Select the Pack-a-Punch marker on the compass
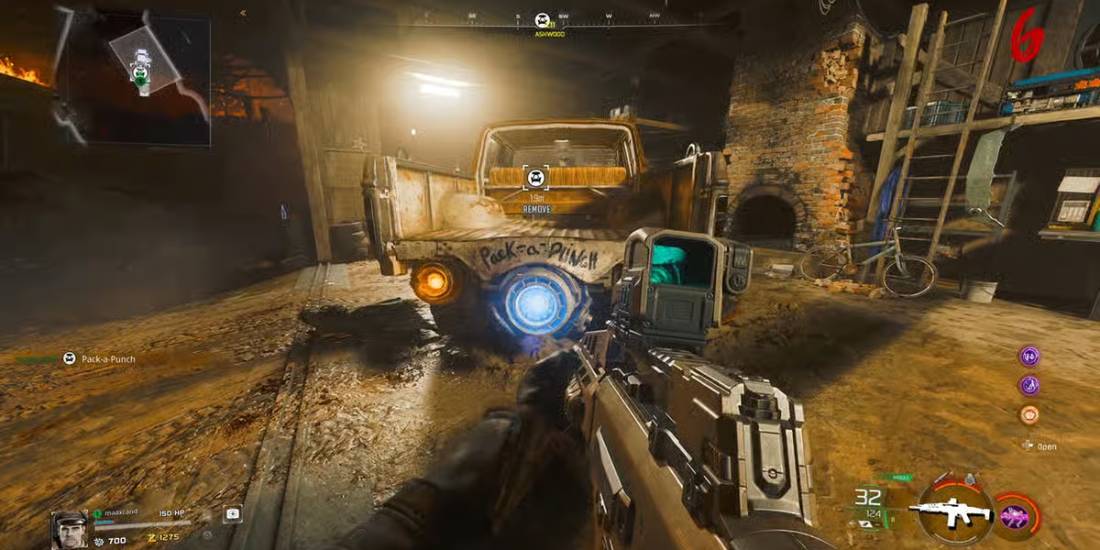 point(543,20)
